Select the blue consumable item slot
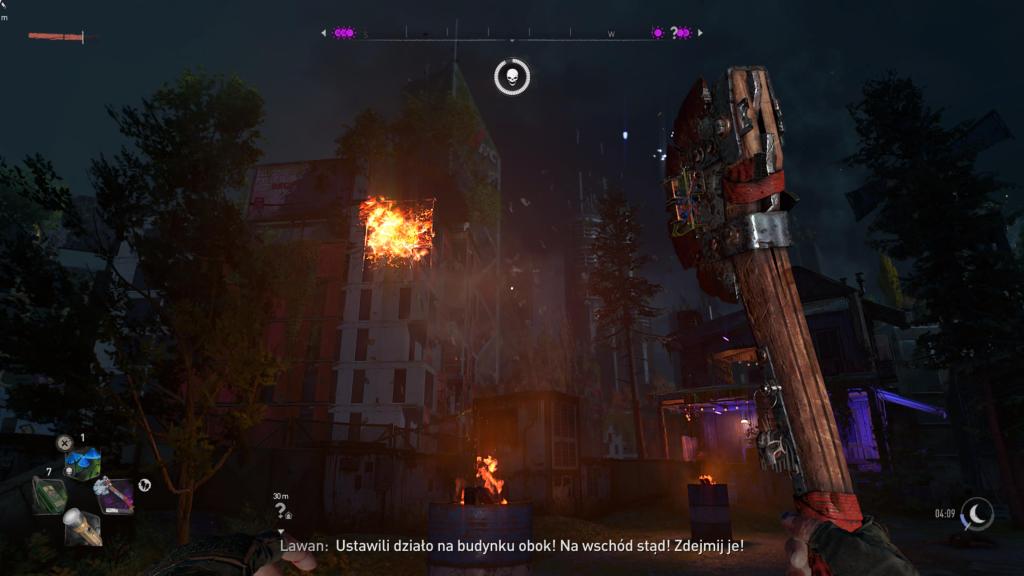1024x576 pixels. (82, 463)
